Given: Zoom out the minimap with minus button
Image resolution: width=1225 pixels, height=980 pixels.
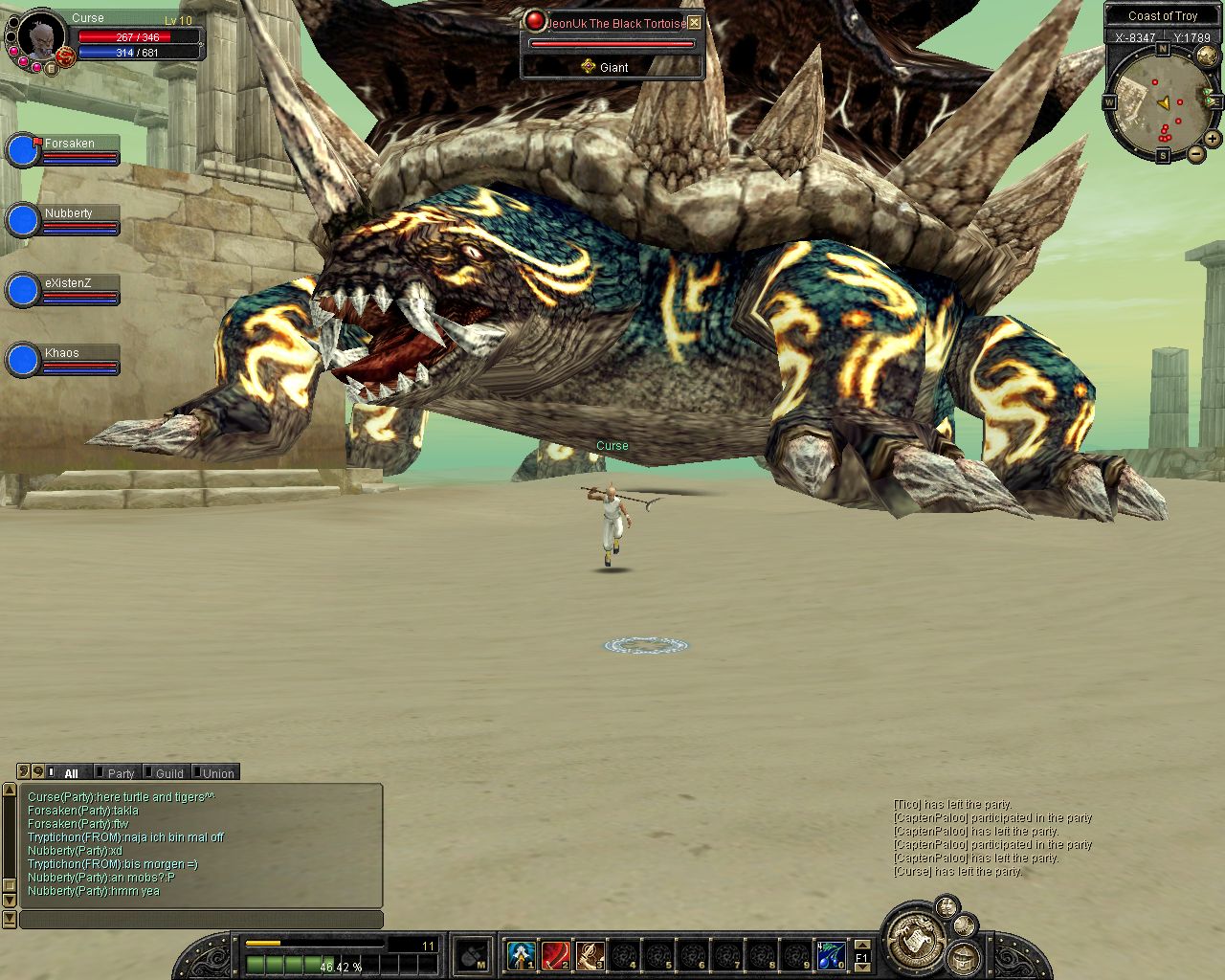Looking at the screenshot, I should point(1196,154).
